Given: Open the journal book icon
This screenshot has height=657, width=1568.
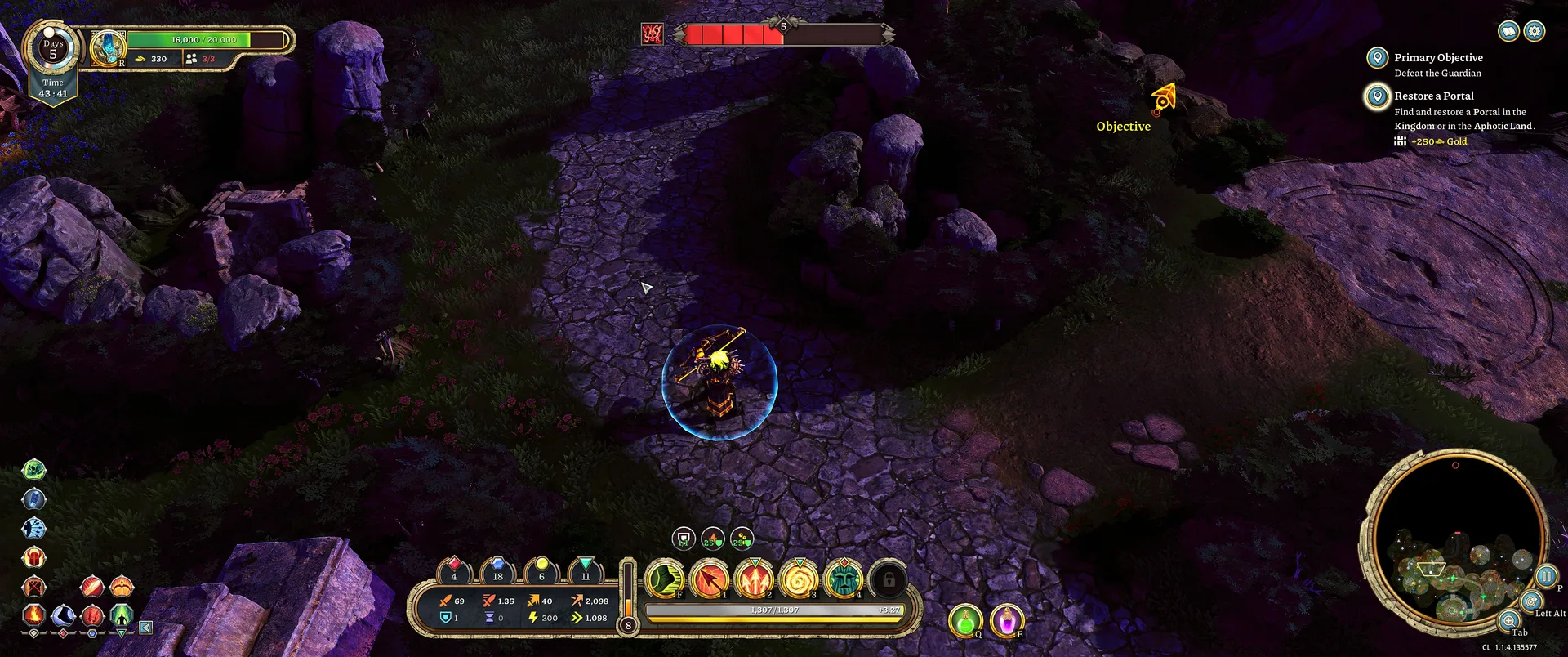Looking at the screenshot, I should click(1508, 31).
